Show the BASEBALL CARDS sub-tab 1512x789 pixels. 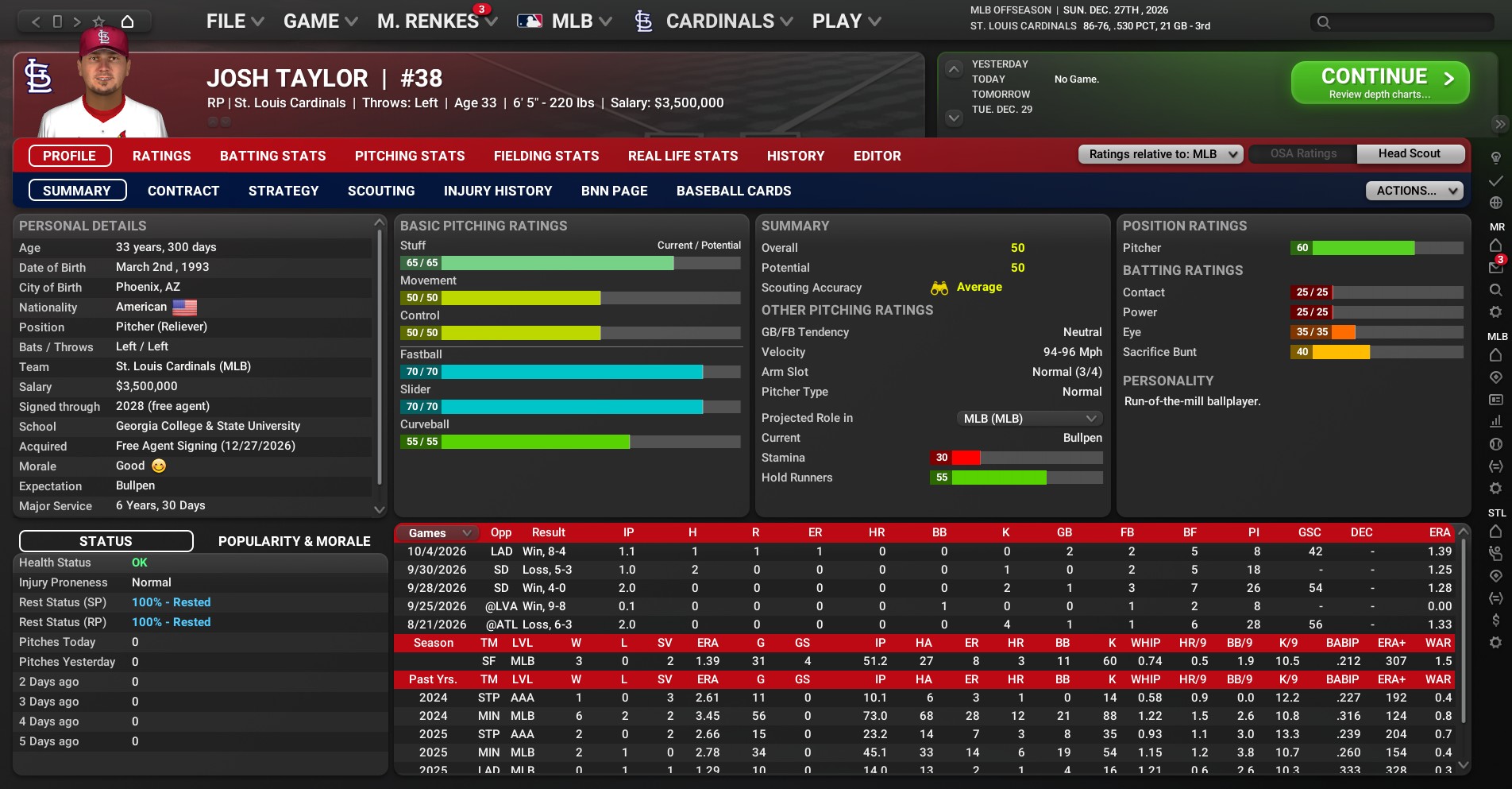[733, 191]
